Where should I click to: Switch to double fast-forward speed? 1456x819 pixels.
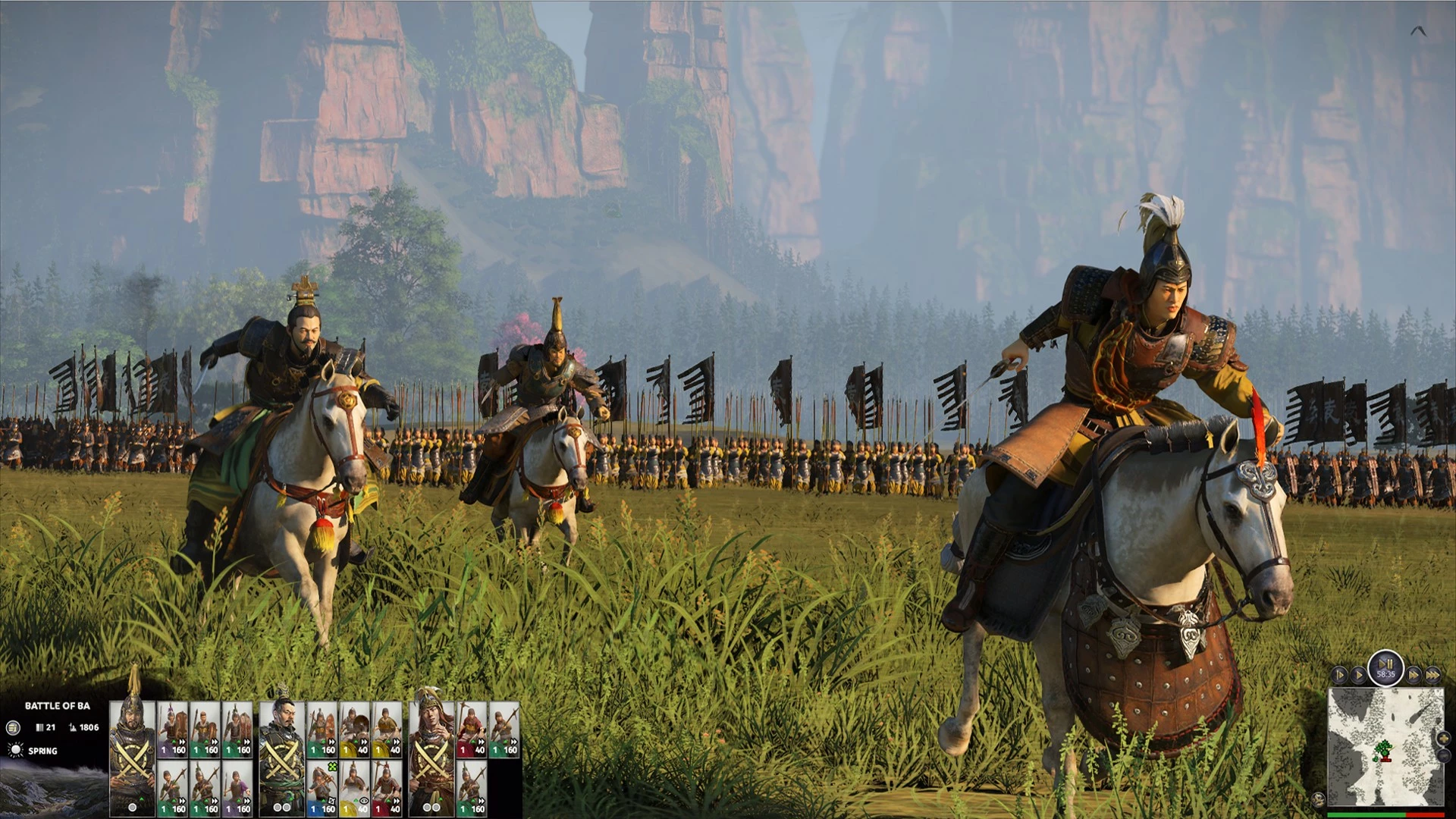(1414, 674)
